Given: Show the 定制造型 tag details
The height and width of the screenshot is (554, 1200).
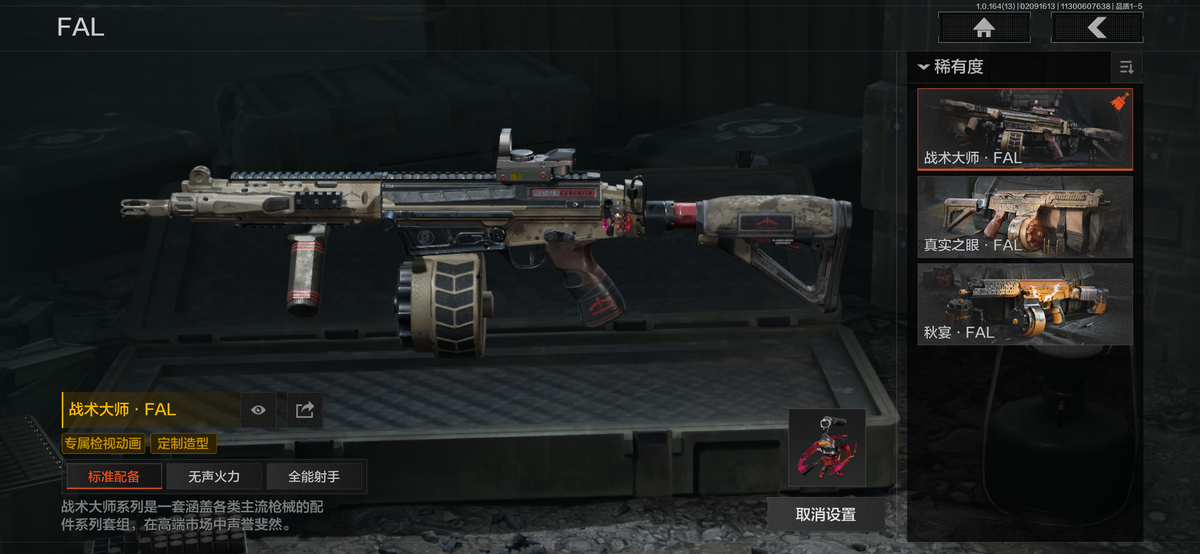Looking at the screenshot, I should 183,443.
